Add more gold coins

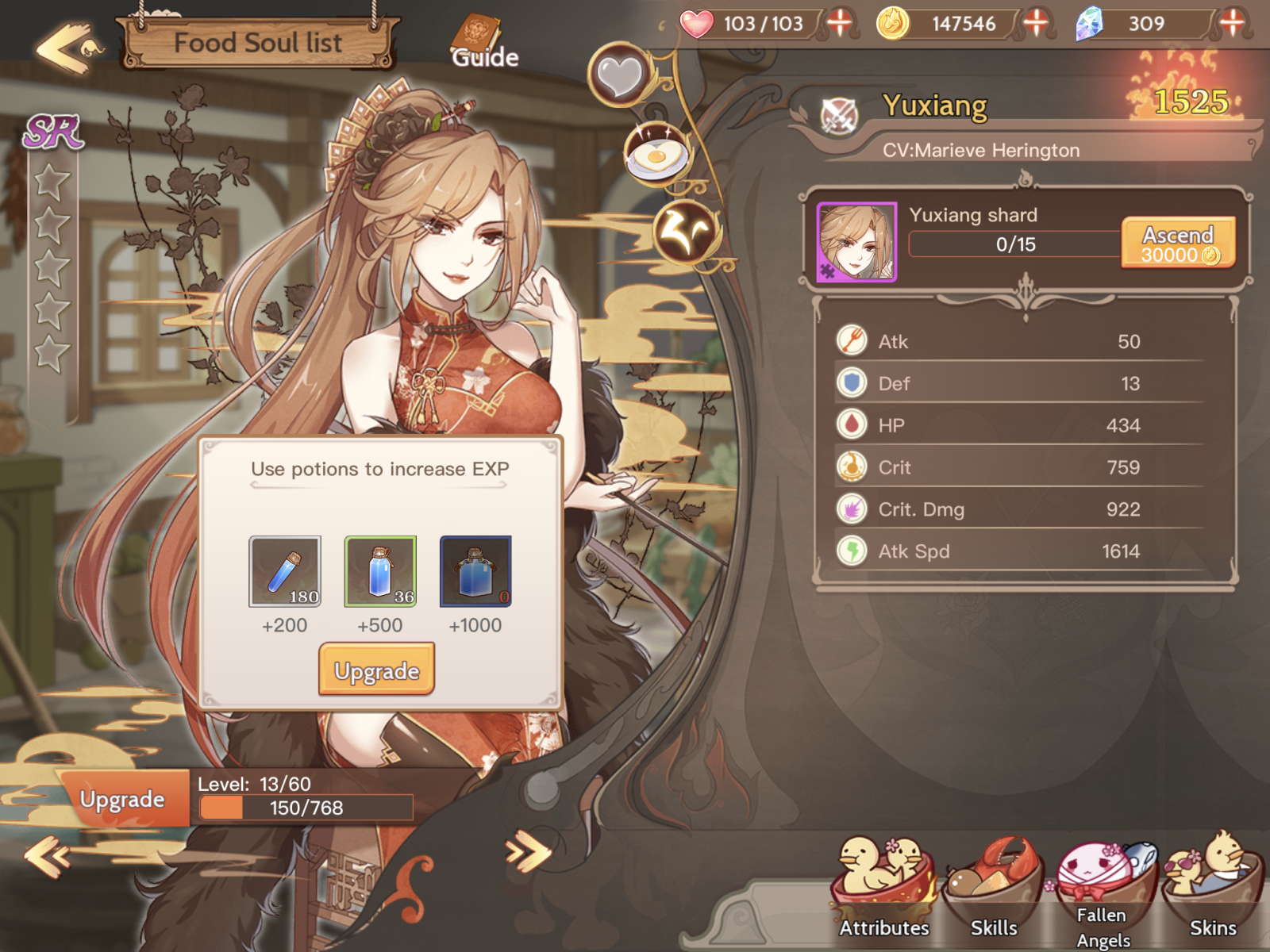pyautogui.click(x=1035, y=23)
